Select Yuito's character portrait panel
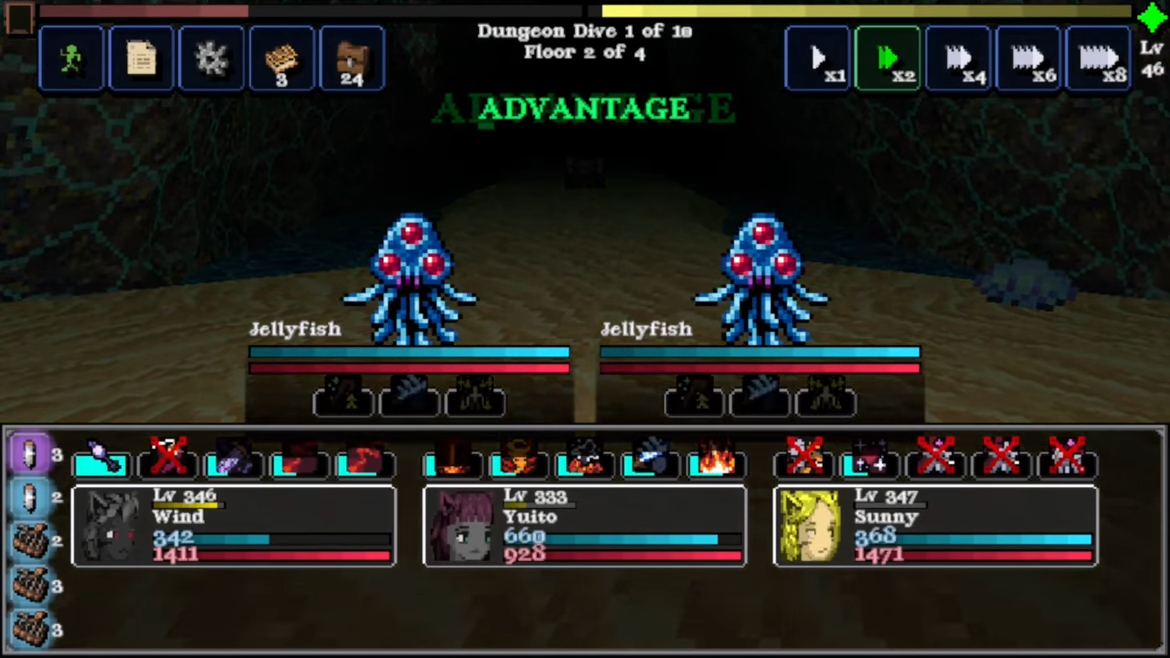Image resolution: width=1170 pixels, height=658 pixels. (584, 526)
